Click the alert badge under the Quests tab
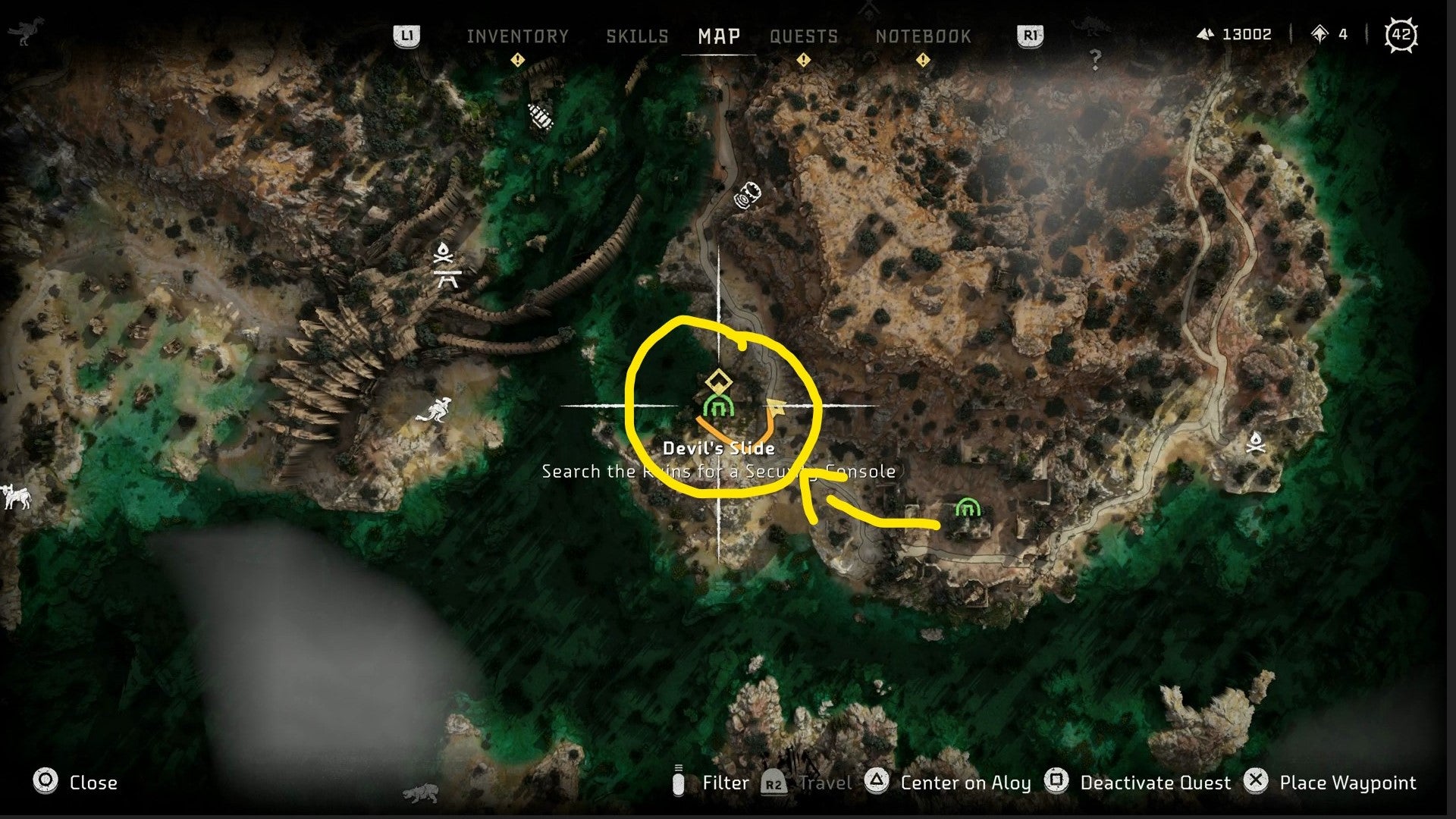 805,58
